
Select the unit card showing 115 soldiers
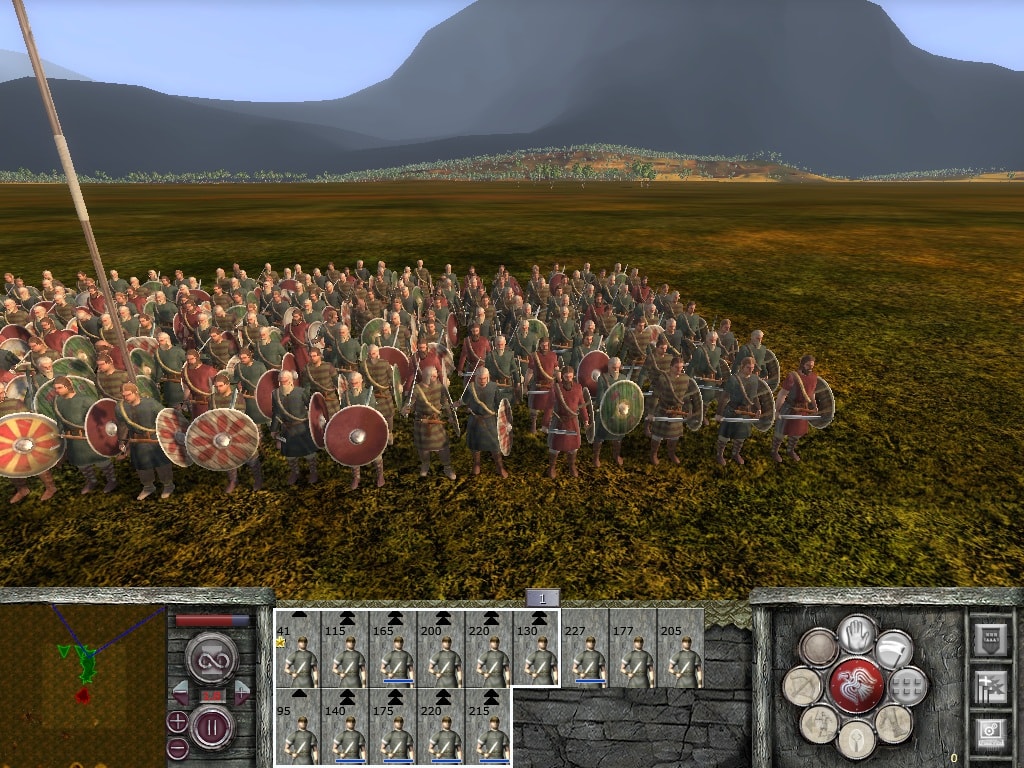pos(346,648)
